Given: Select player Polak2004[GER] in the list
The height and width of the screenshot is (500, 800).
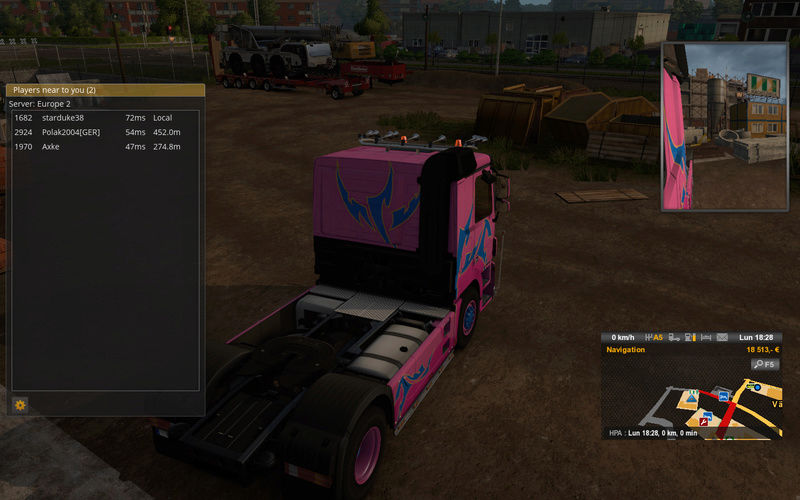Looking at the screenshot, I should [x=100, y=132].
